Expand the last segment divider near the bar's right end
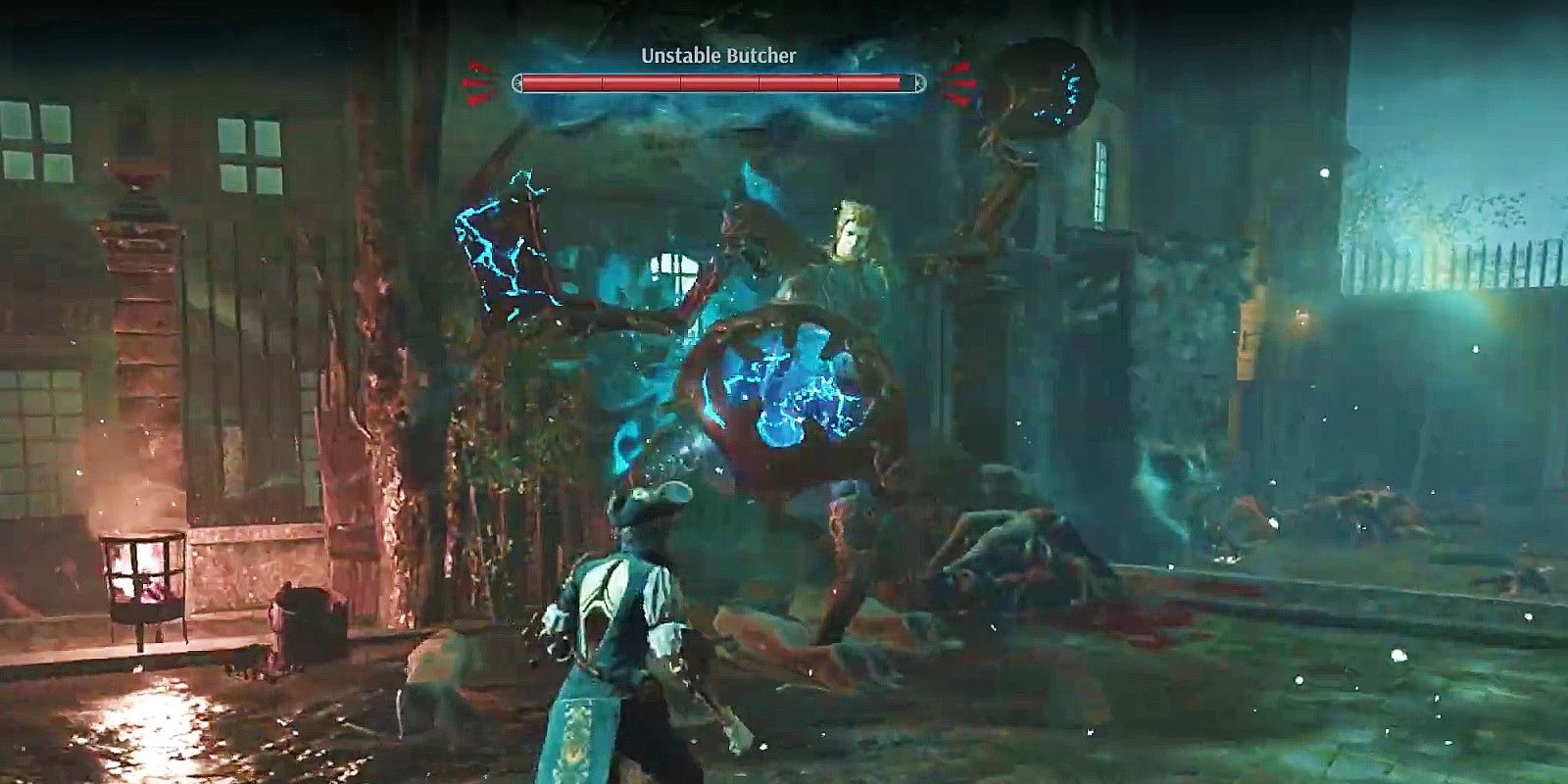 pos(836,83)
